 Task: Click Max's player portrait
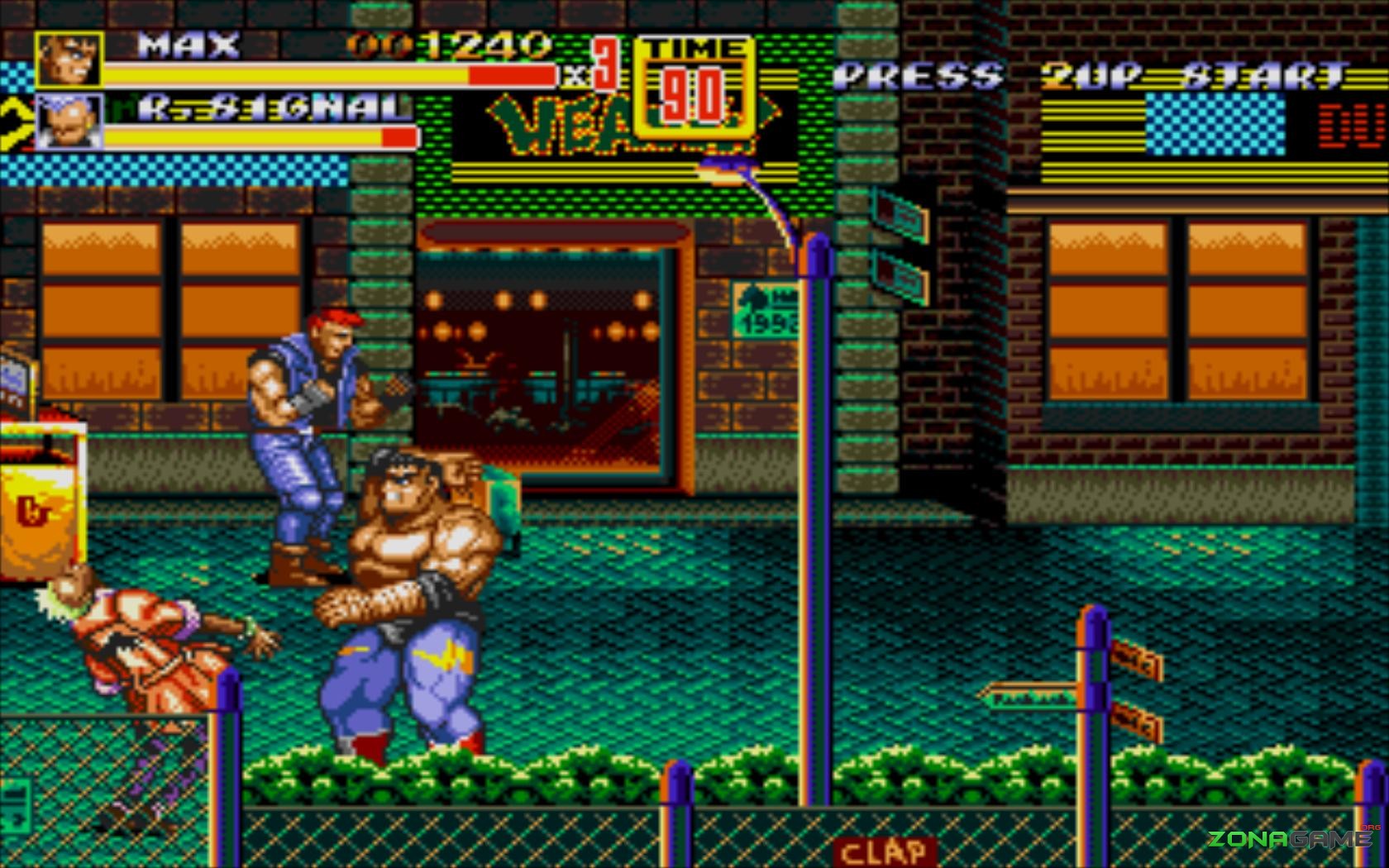click(69, 60)
